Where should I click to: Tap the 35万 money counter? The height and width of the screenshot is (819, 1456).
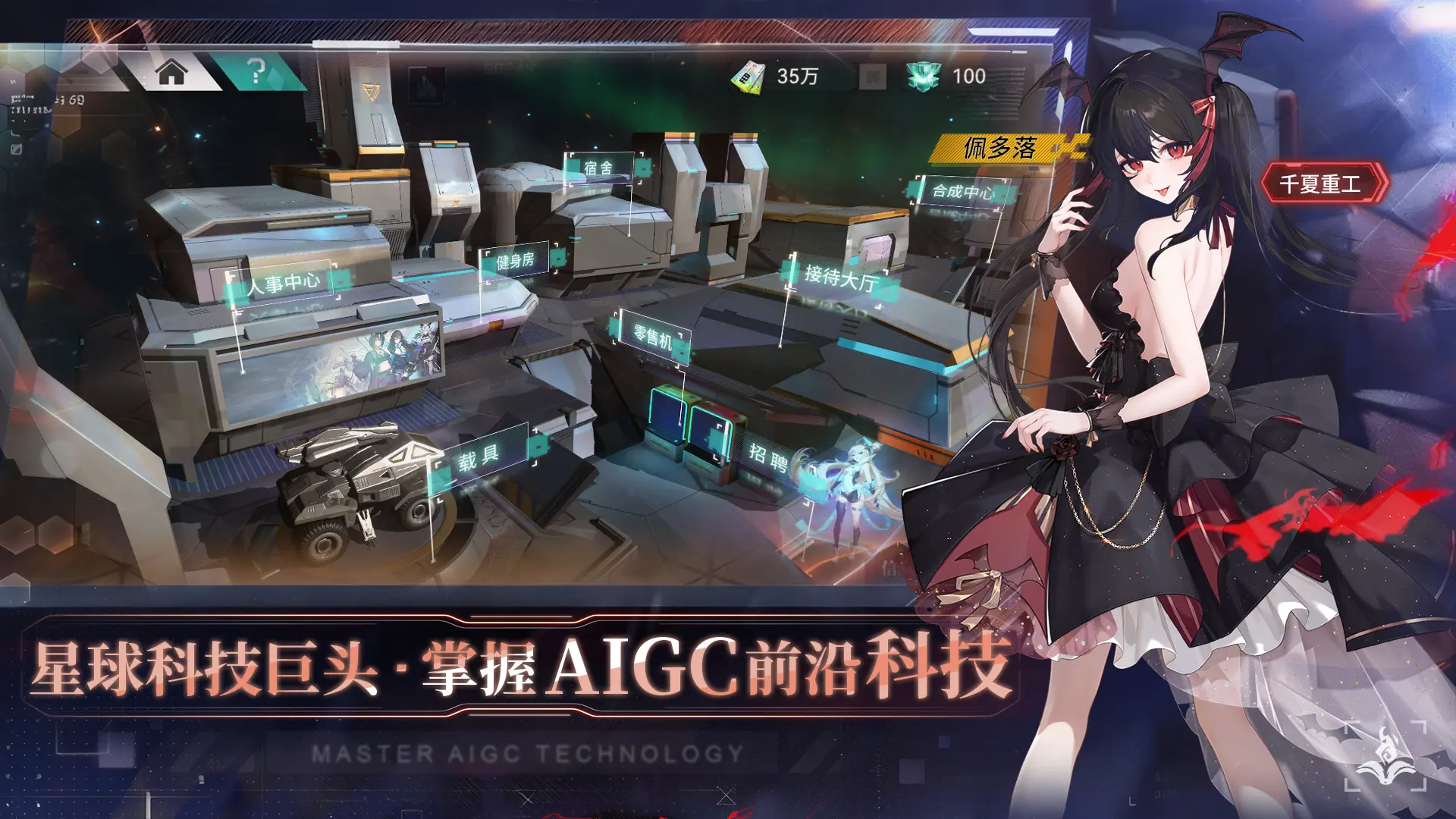797,76
